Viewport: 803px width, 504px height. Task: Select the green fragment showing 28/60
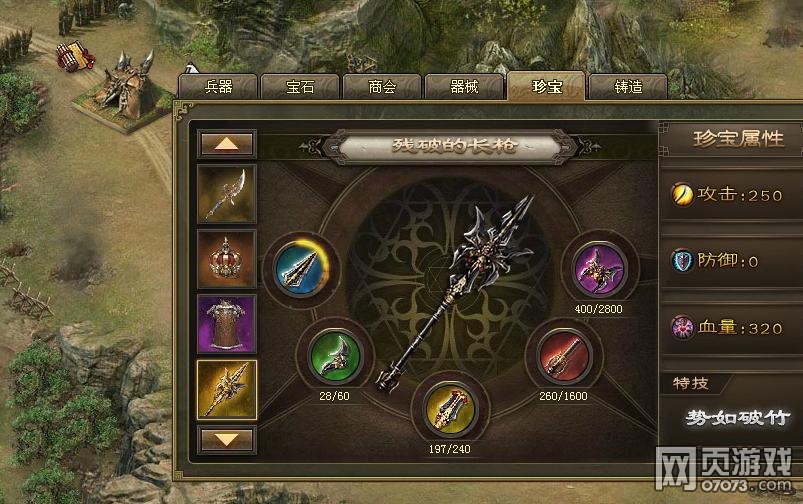[x=333, y=355]
